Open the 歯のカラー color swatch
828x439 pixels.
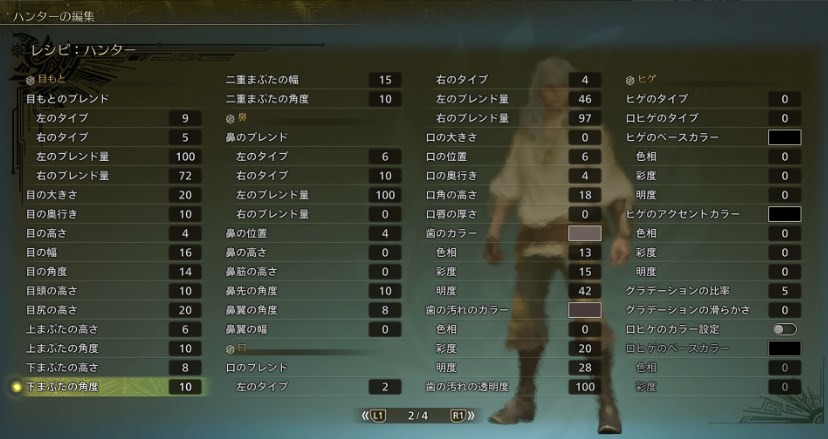pos(584,233)
